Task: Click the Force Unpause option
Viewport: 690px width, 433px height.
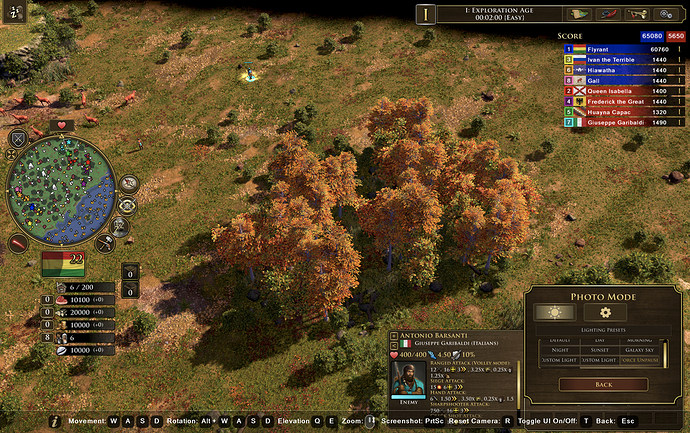Action: 640,360
